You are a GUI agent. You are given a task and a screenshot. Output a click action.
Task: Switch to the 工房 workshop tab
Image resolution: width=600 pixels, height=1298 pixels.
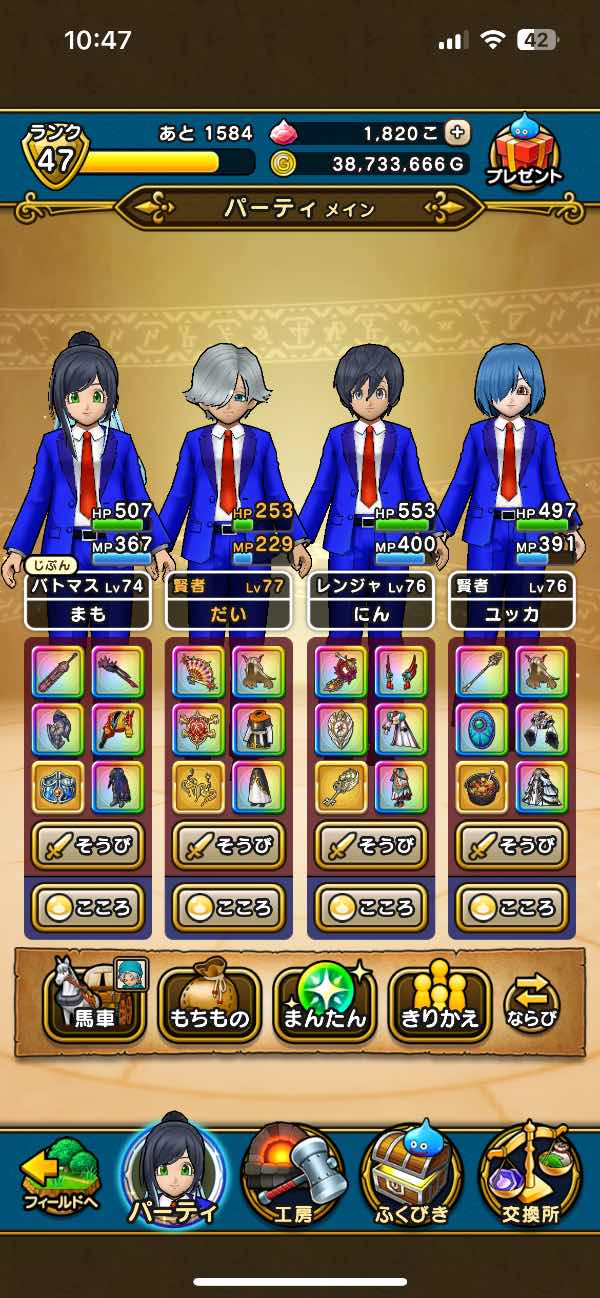coord(294,1178)
